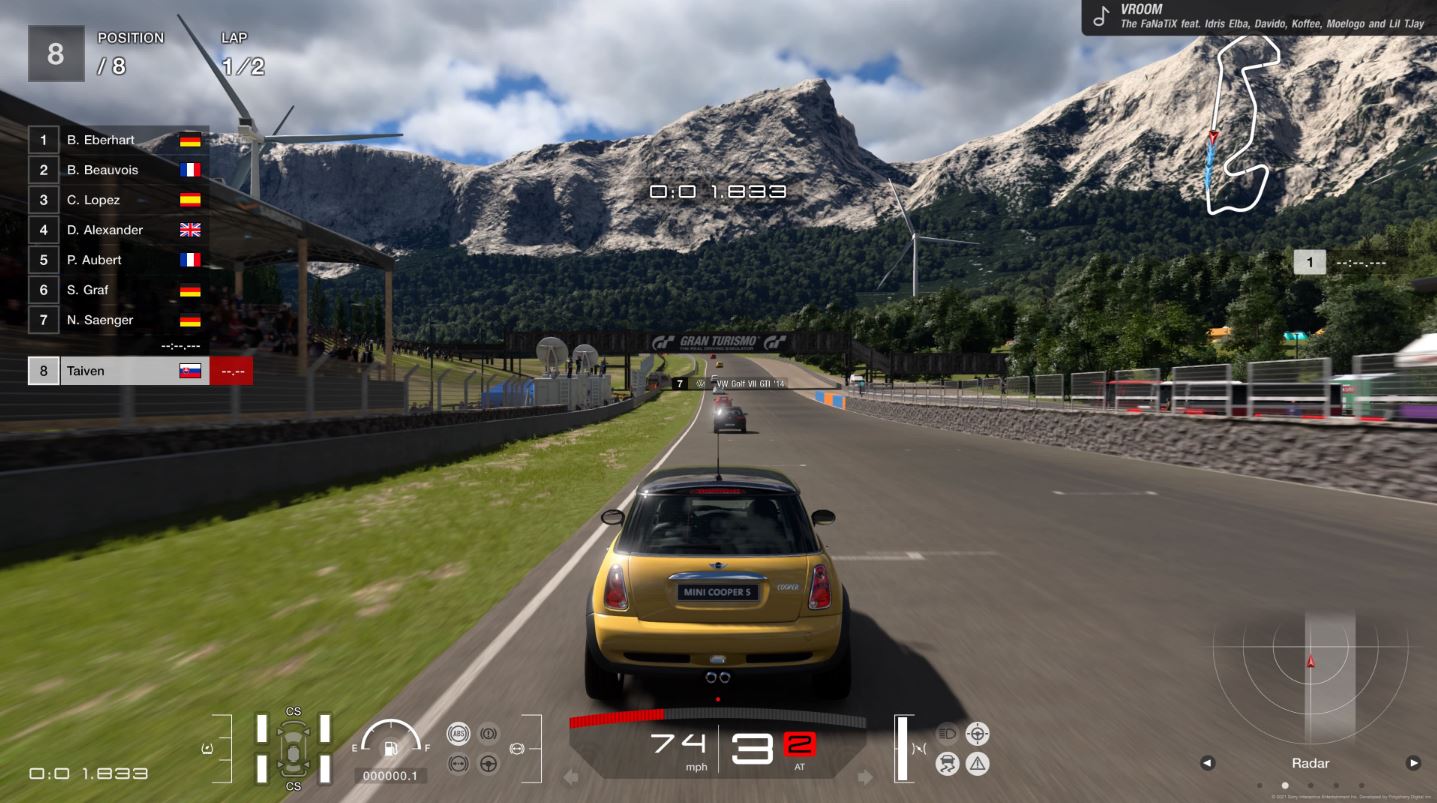The image size is (1437, 803).
Task: Click the VROOM now-playing music banner
Action: (x=1259, y=17)
